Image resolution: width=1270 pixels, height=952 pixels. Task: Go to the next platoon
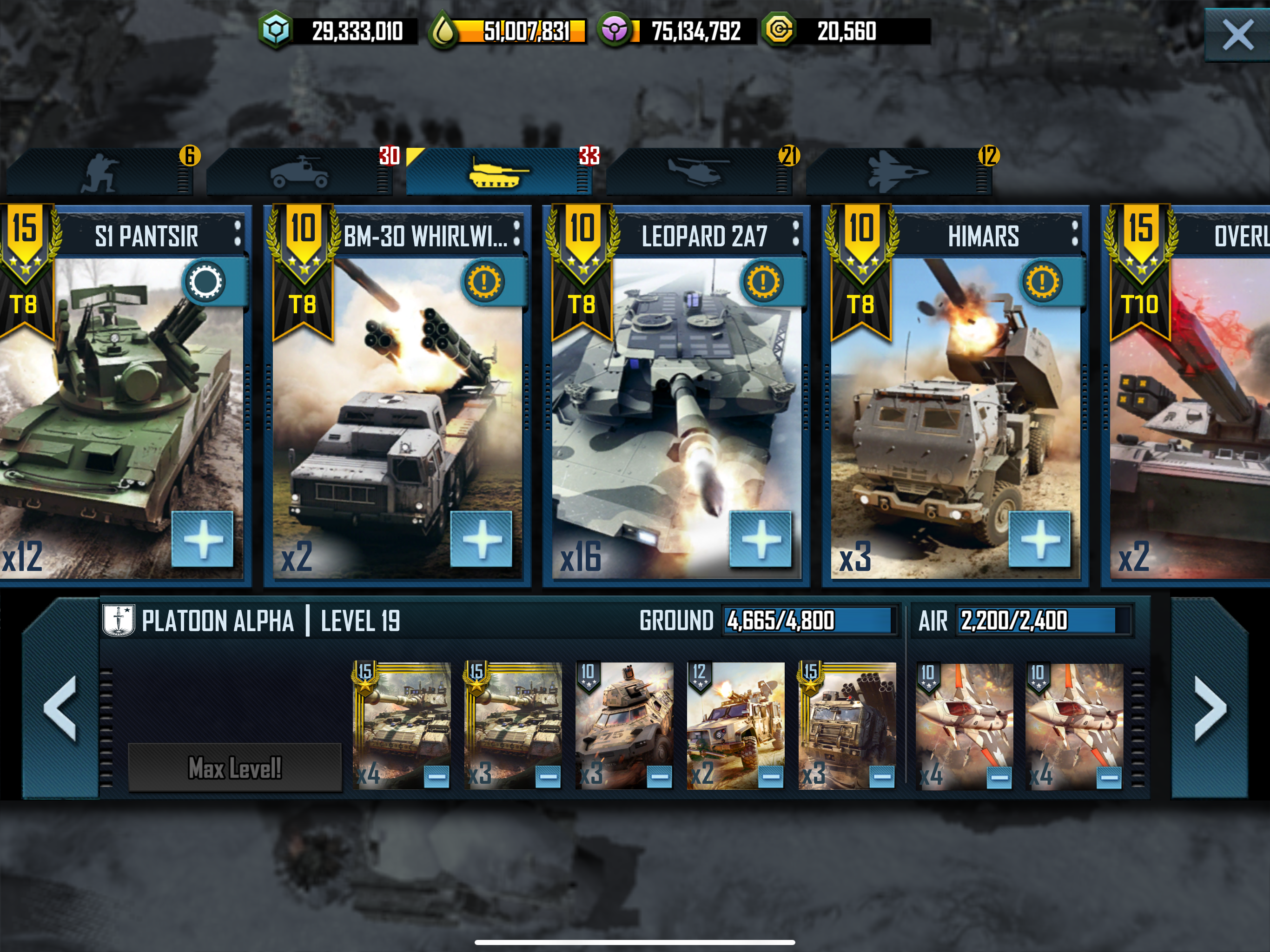tap(1210, 708)
